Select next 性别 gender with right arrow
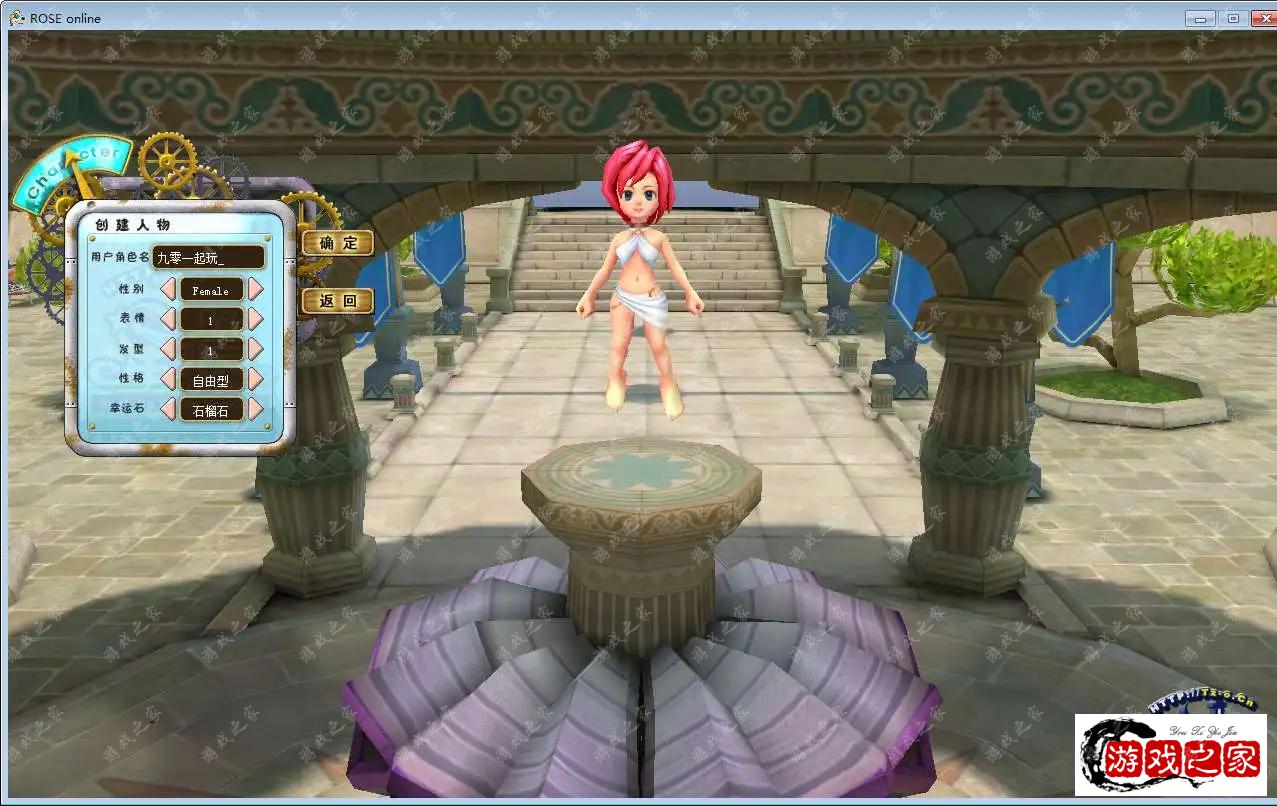Viewport: 1277px width, 806px height. click(x=255, y=290)
